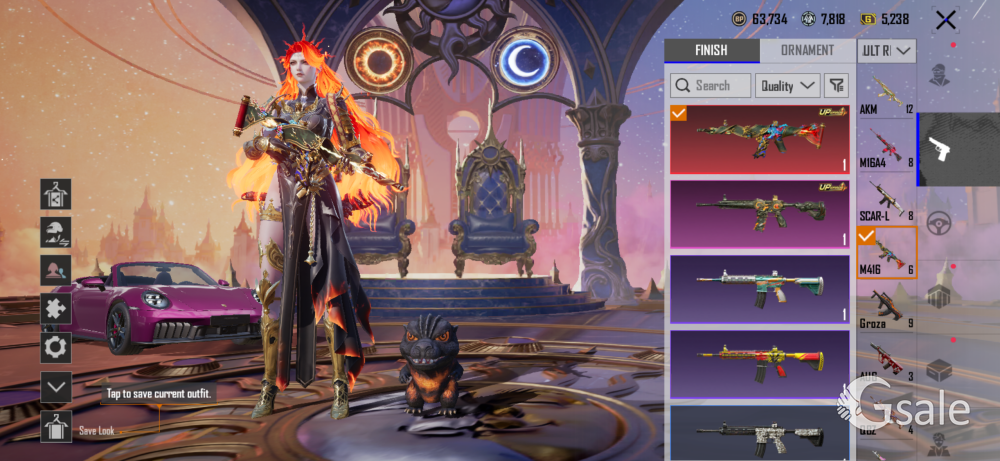Viewport: 1000px width, 461px height.
Task: Choose the AKM in the weapon list
Action: click(886, 95)
